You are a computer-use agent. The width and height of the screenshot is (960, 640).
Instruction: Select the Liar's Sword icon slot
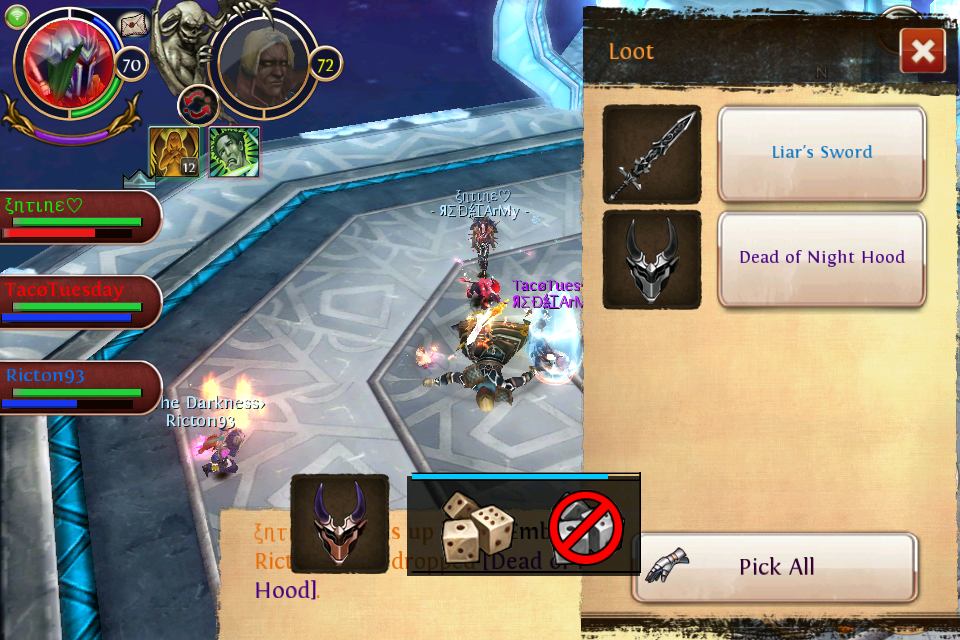click(x=652, y=154)
